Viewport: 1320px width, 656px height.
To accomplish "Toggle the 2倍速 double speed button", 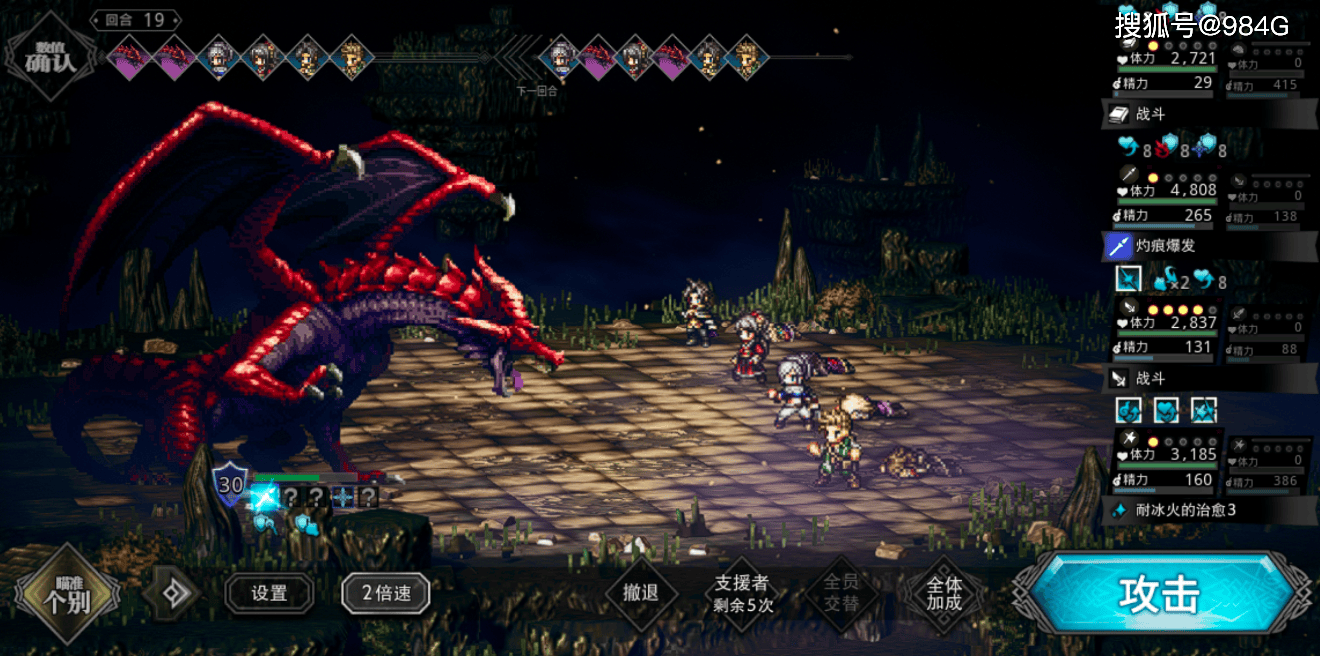I will [x=386, y=593].
